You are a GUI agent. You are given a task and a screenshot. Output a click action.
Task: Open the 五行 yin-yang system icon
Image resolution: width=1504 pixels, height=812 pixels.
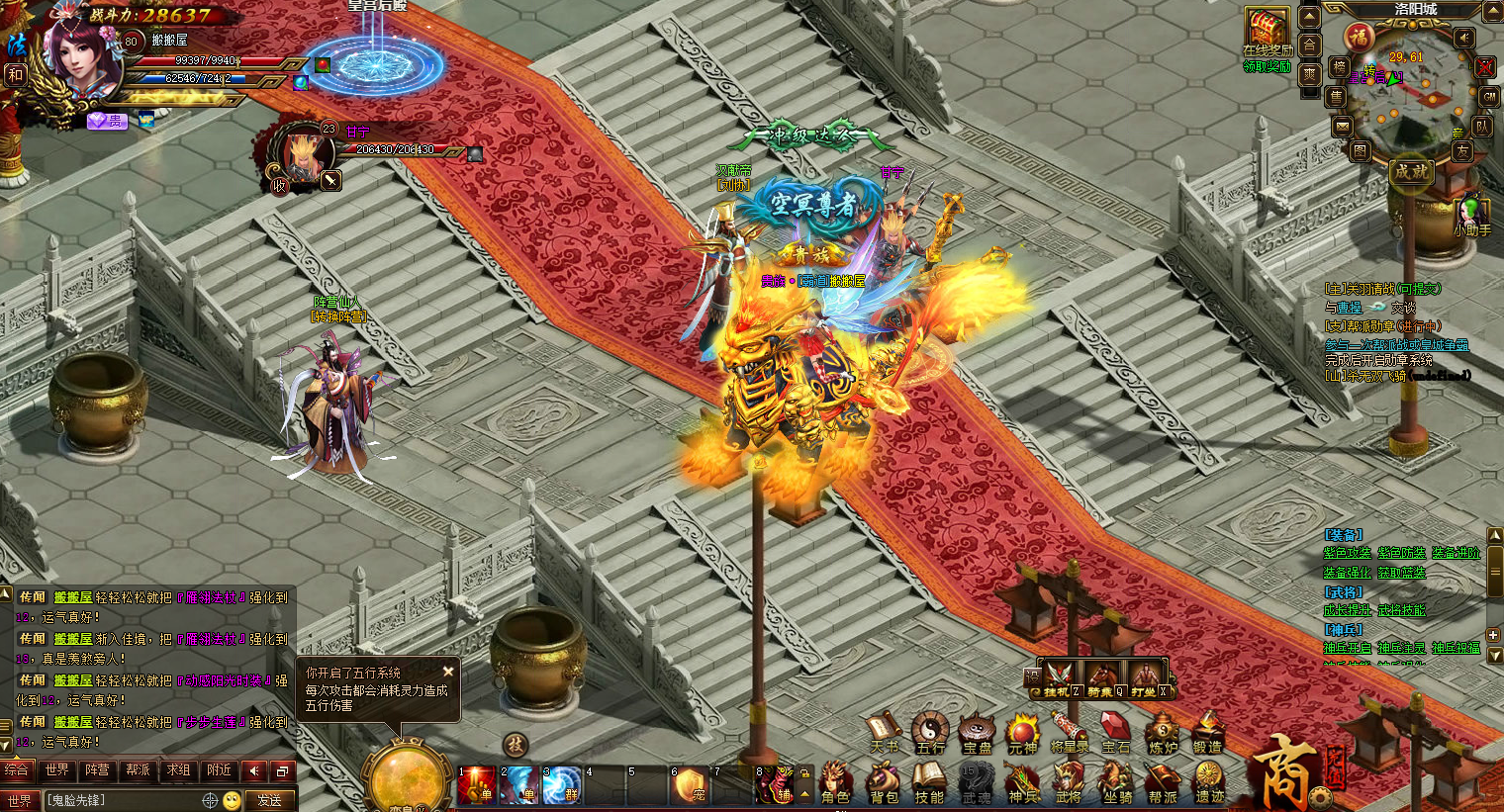coord(929,733)
